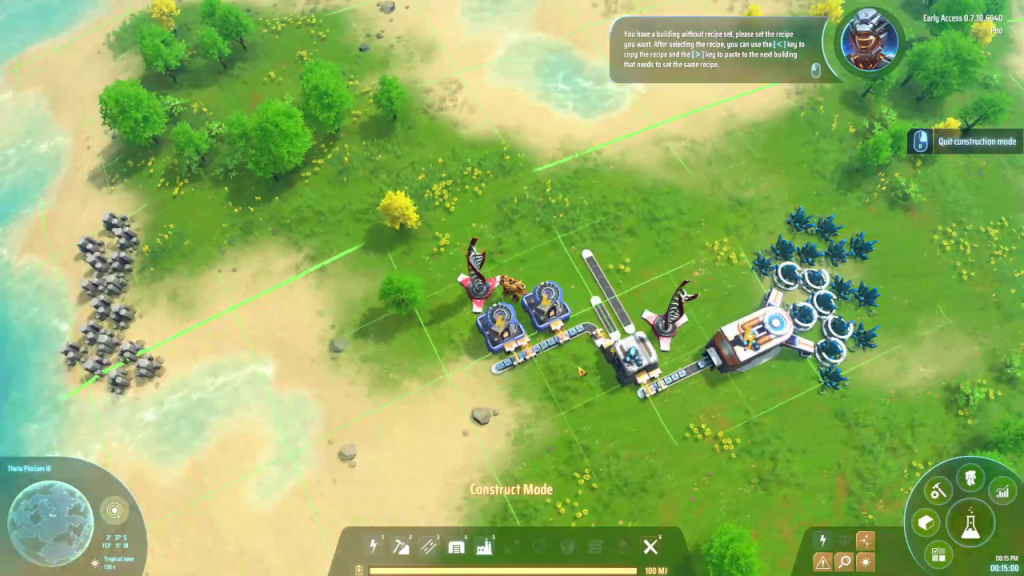This screenshot has height=576, width=1024.
Task: Quit construction mode
Action: (976, 142)
